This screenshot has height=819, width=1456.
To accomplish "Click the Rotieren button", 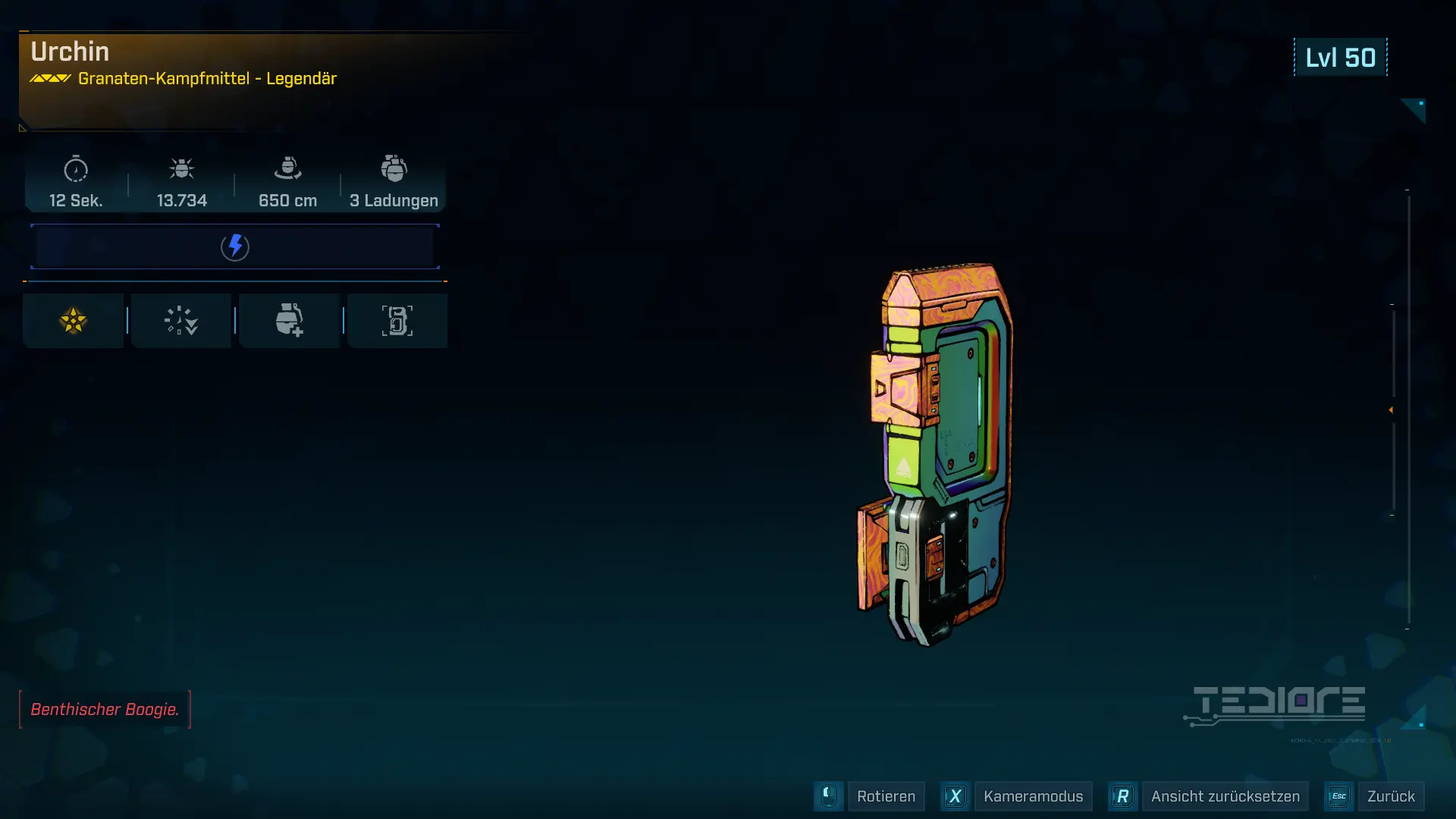I will (x=885, y=796).
